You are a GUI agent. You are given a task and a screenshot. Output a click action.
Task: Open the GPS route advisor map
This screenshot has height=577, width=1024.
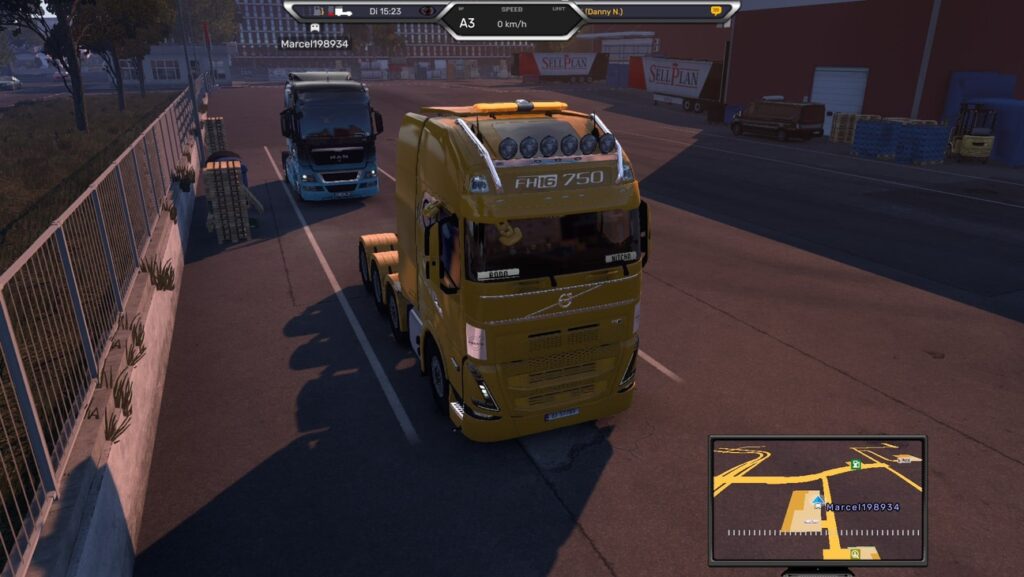(817, 500)
